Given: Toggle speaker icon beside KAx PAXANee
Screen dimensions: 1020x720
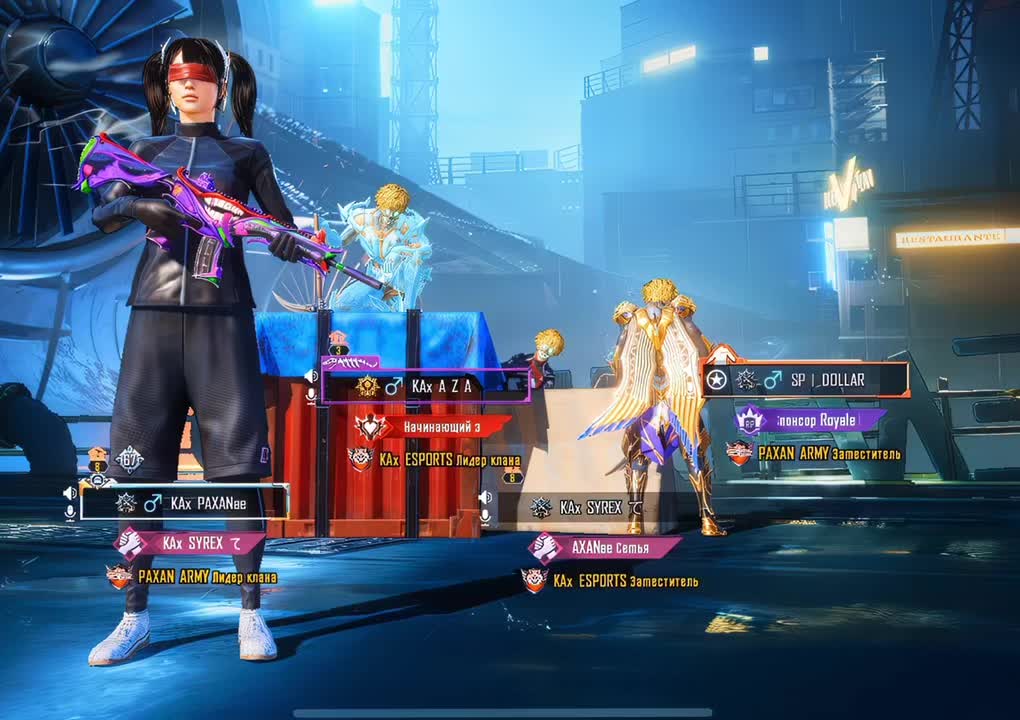Looking at the screenshot, I should tap(70, 493).
